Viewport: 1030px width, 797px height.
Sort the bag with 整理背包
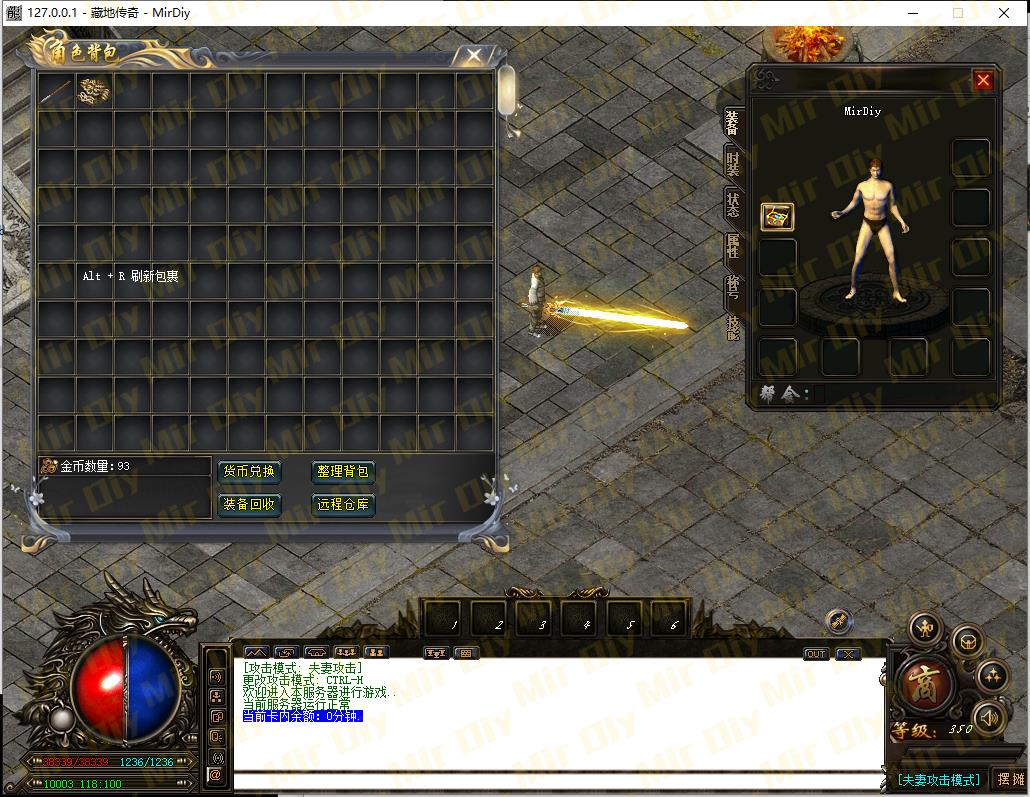[342, 471]
